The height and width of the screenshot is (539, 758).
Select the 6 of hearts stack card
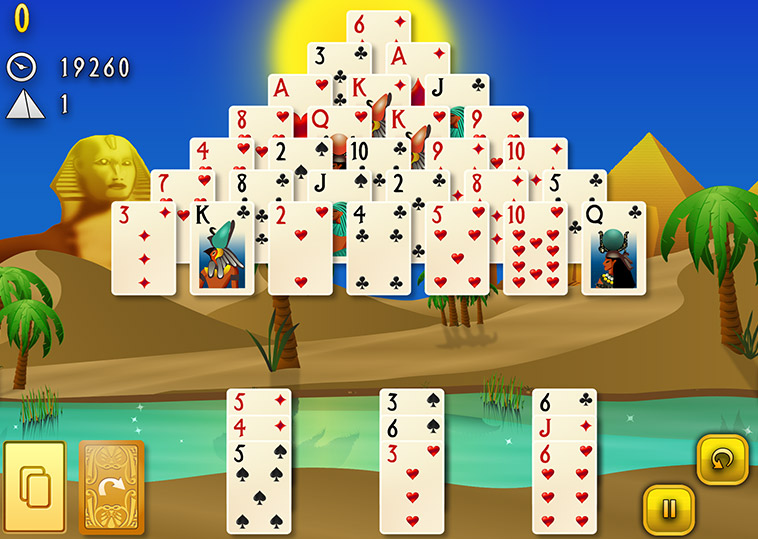pyautogui.click(x=564, y=490)
